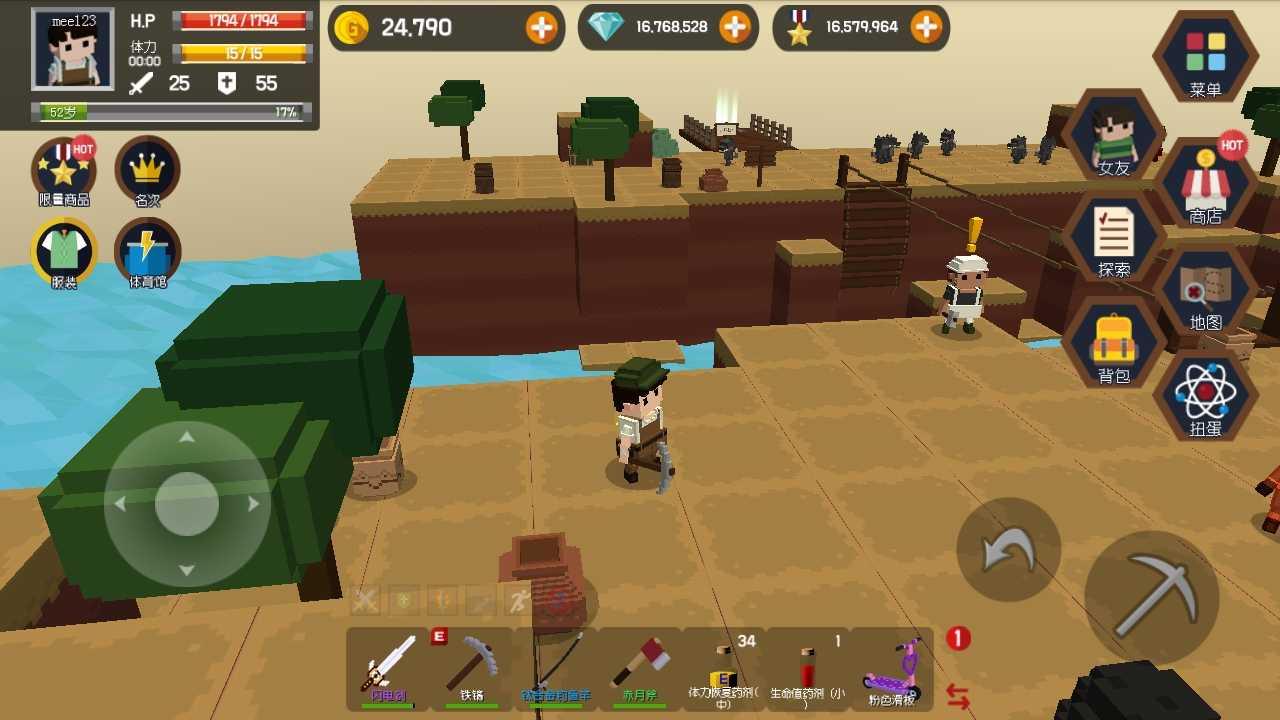Open the 背包 backpack inventory
This screenshot has height=720, width=1280.
[1114, 345]
